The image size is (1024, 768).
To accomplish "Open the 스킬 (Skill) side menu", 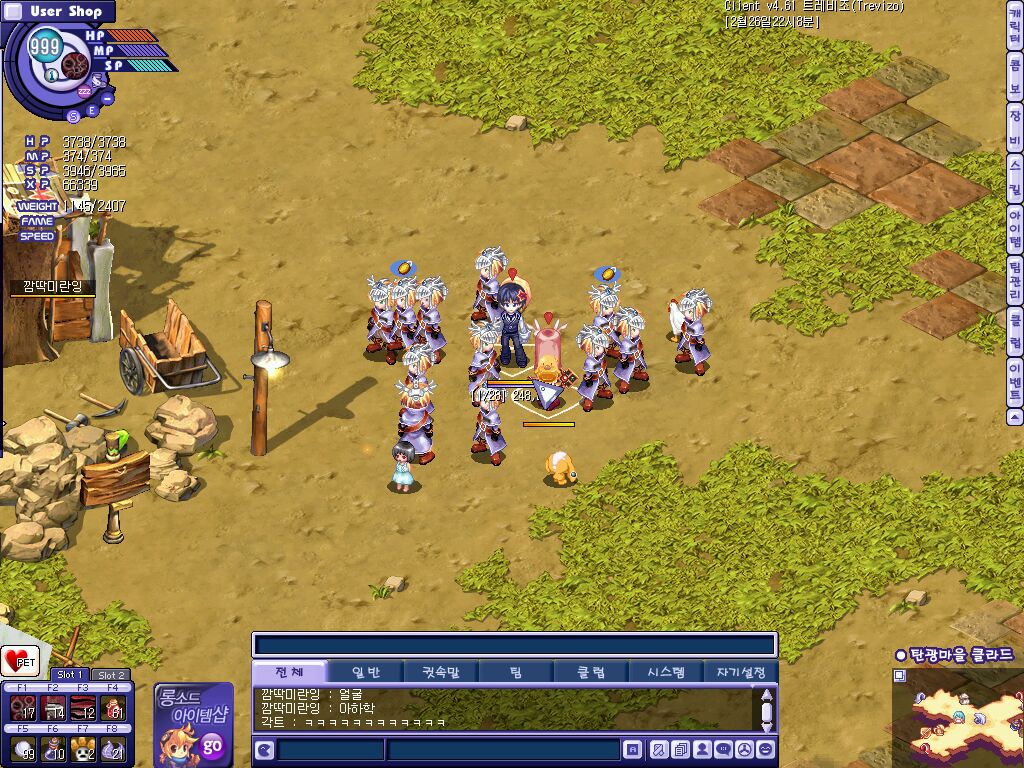I will click(x=1014, y=178).
